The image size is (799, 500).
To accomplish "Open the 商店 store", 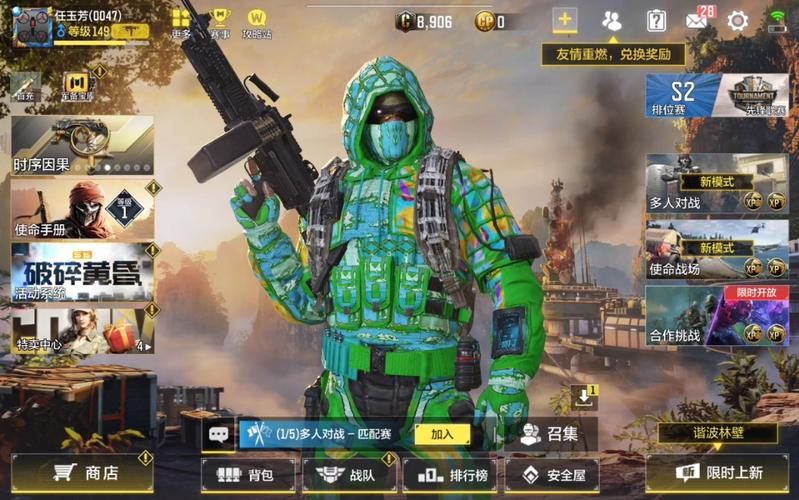I will (x=84, y=473).
